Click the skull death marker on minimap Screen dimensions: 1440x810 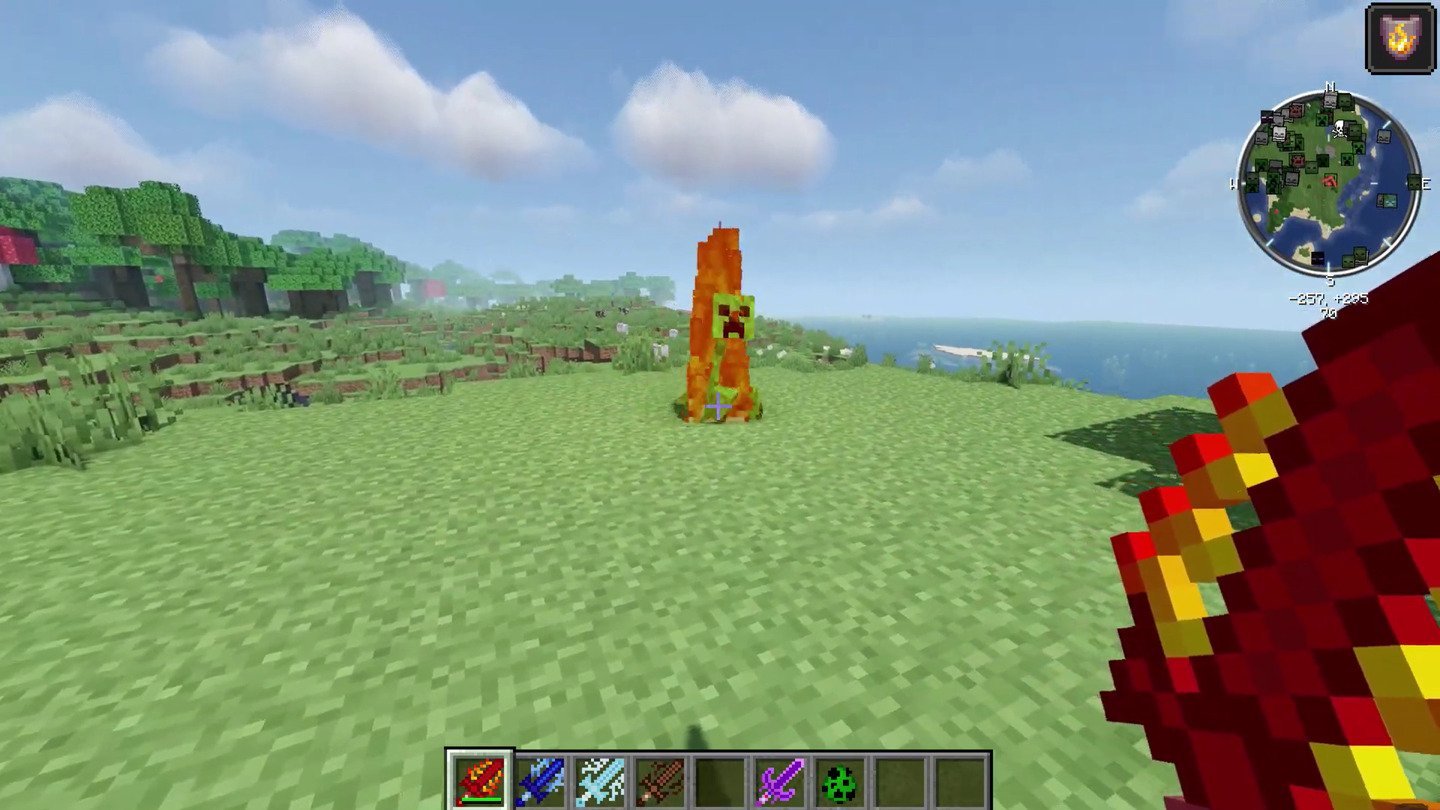1339,127
